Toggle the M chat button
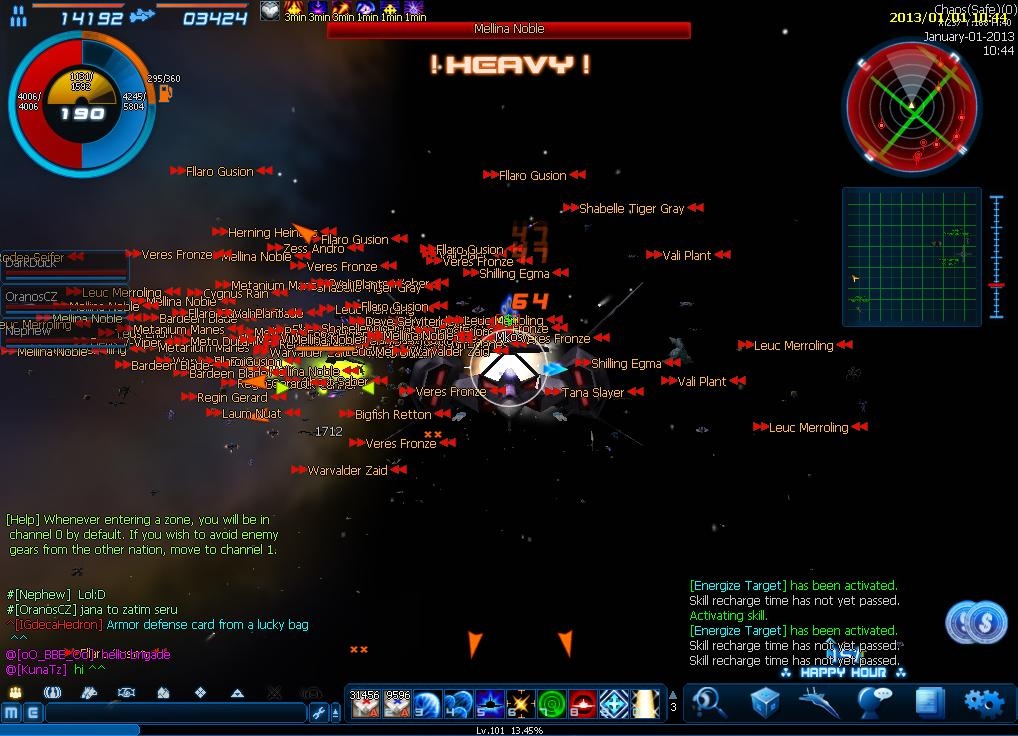This screenshot has height=736, width=1018. 11,713
